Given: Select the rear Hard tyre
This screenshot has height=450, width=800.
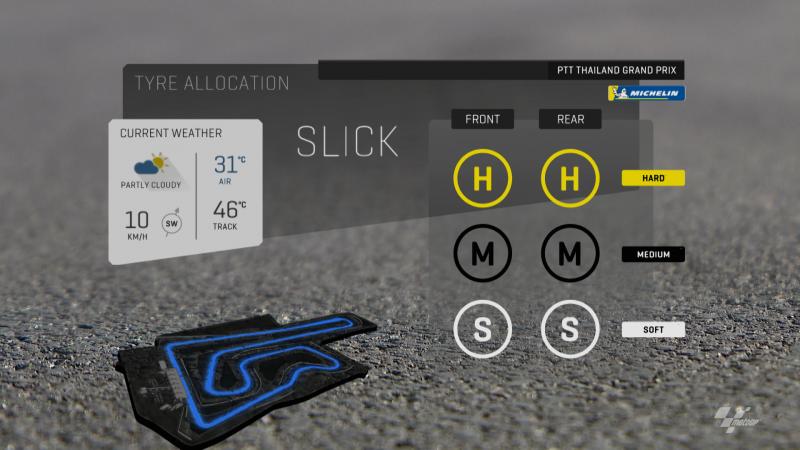Looking at the screenshot, I should (570, 180).
